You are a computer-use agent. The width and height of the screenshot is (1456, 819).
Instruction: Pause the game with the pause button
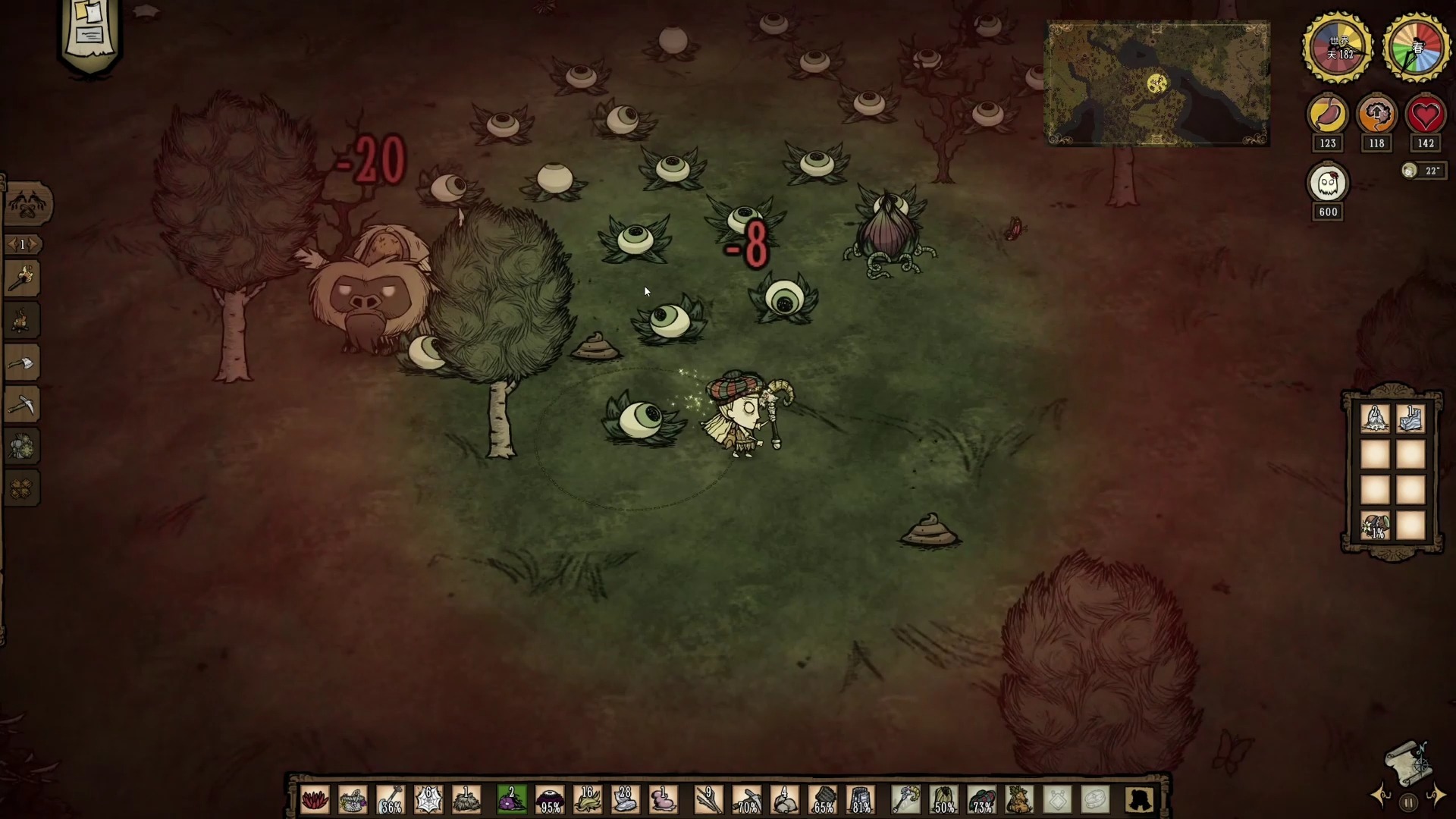1408,802
